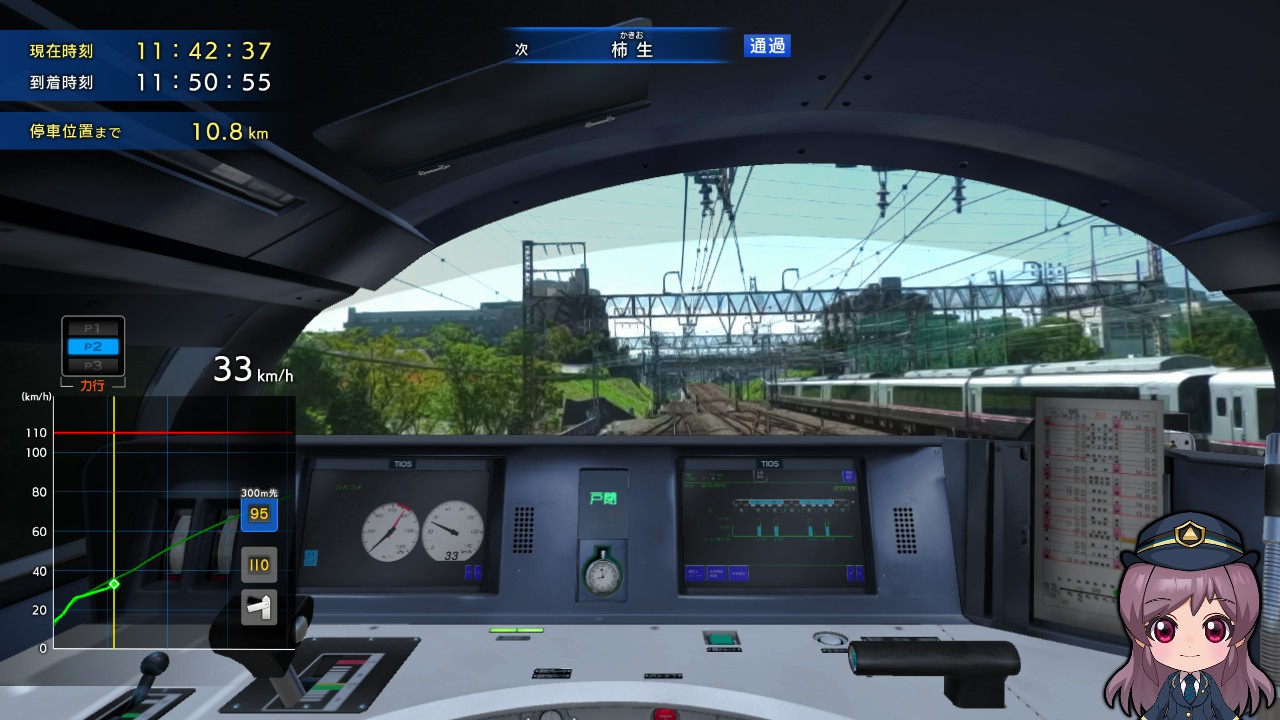Screen dimensions: 1280x720
Task: Select the turnout branch warning icon
Action: (258, 605)
